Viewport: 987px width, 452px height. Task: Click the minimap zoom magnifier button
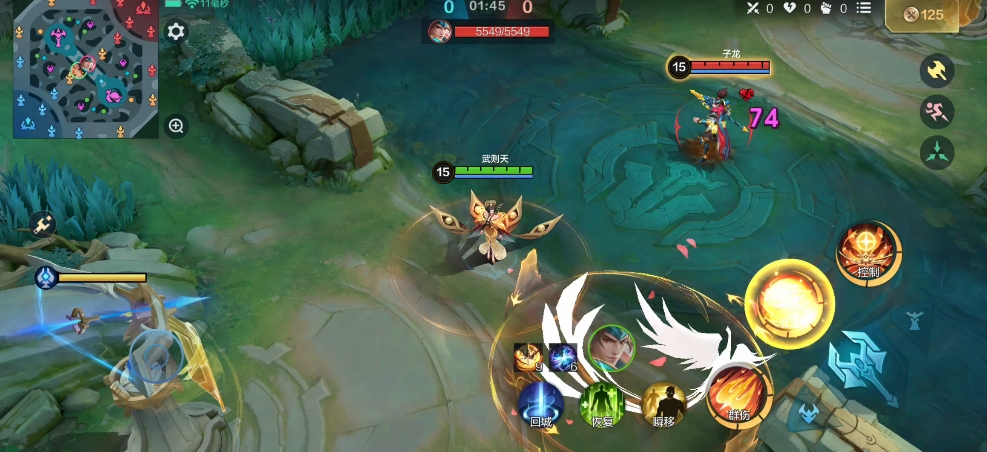coord(176,126)
